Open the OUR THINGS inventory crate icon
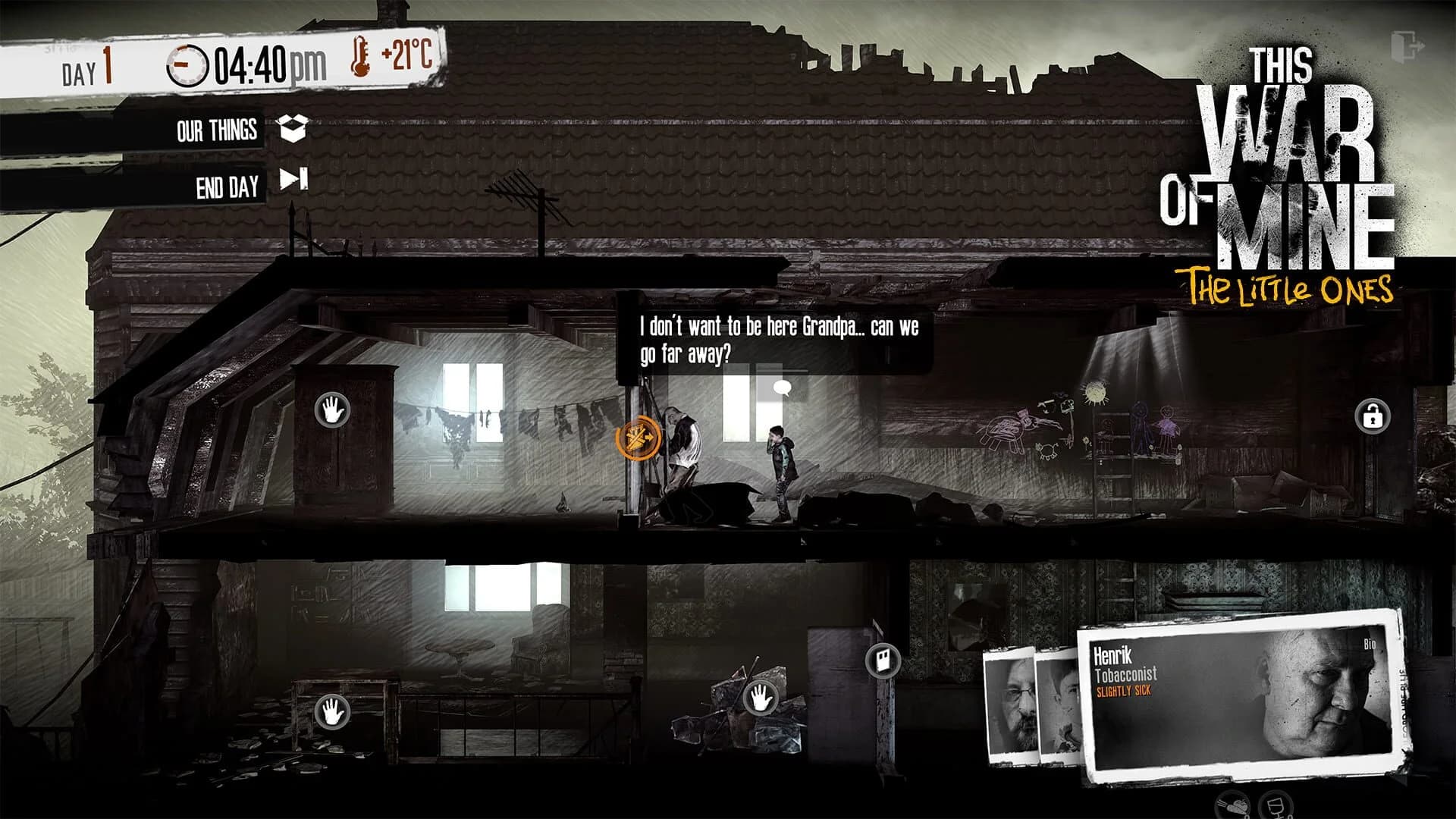Screen dimensions: 1456x819 tap(294, 130)
